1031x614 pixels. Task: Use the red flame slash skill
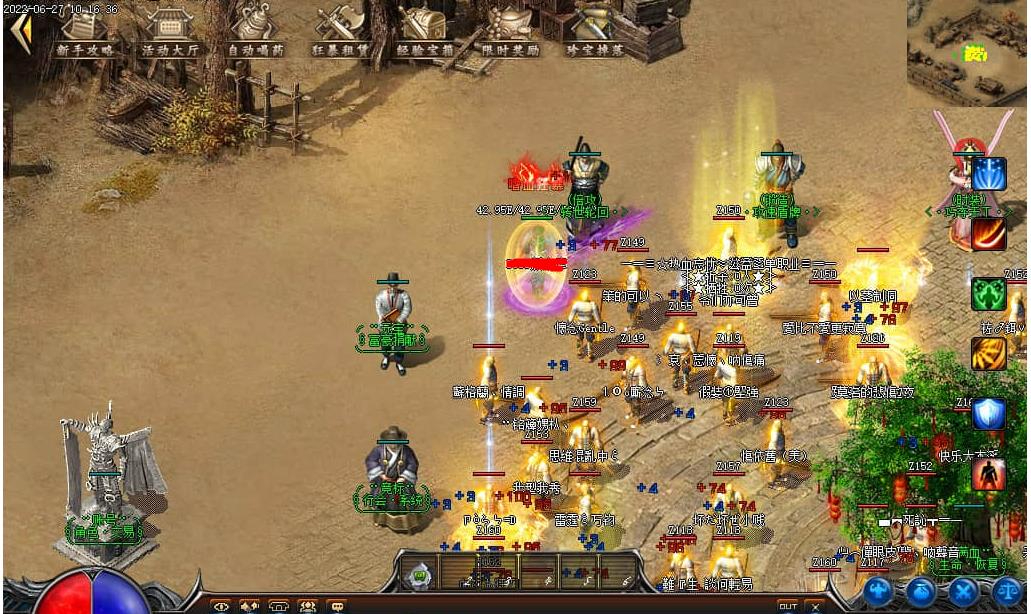coord(989,234)
